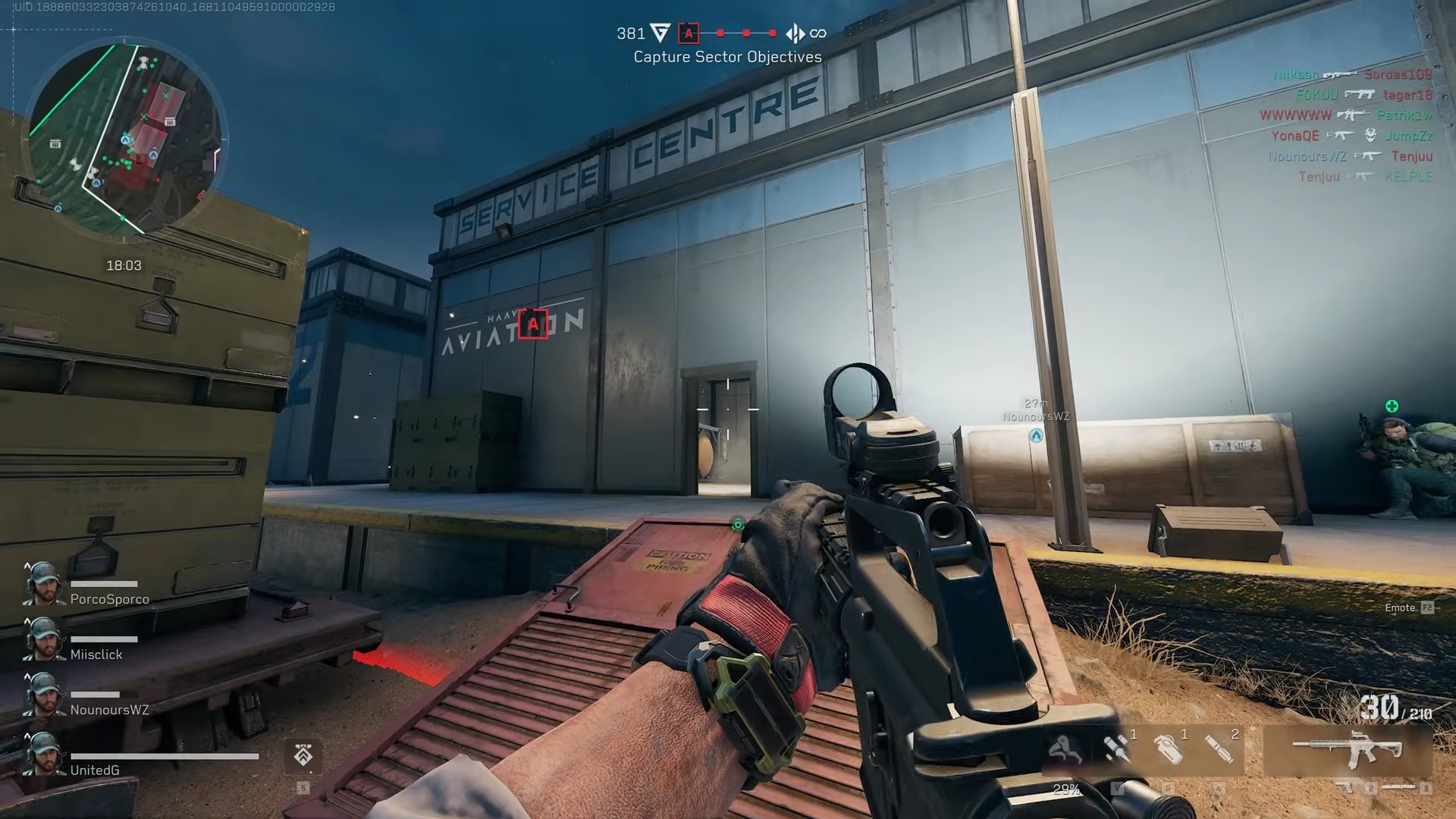
Task: Click objective A marker on the hangar wall
Action: click(533, 325)
